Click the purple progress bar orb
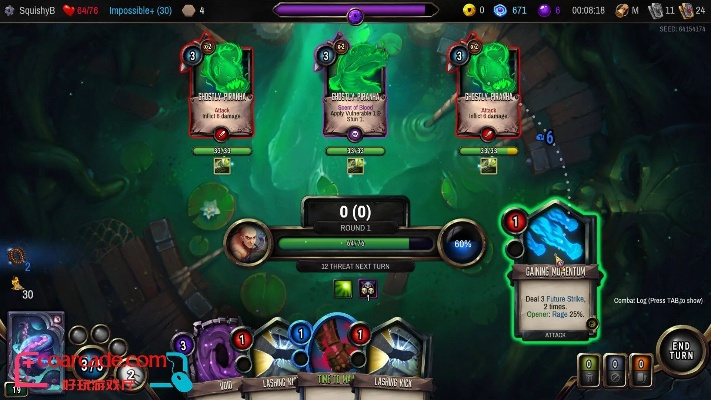 pyautogui.click(x=355, y=14)
